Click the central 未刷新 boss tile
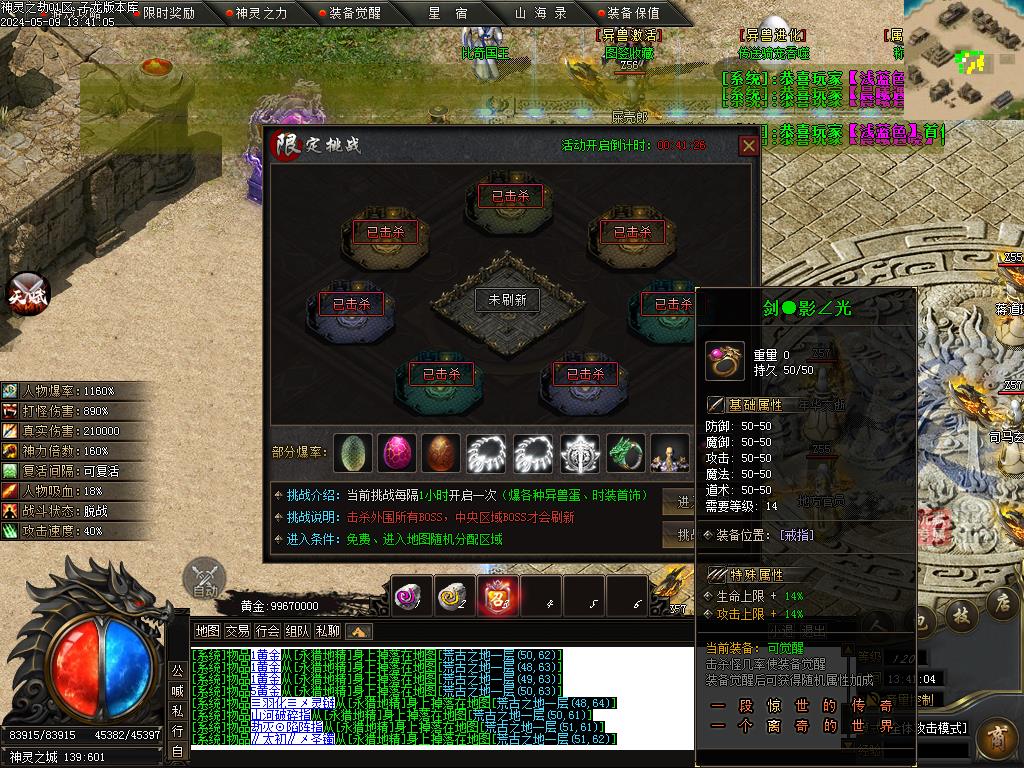 click(x=507, y=299)
